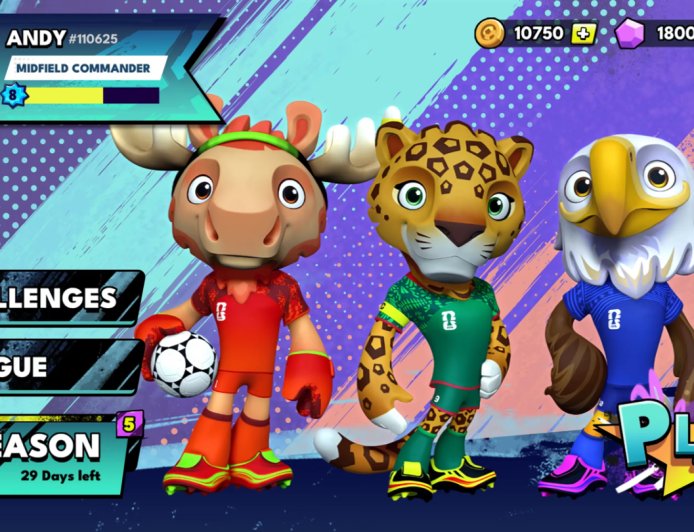Image resolution: width=694 pixels, height=532 pixels.
Task: Click the gold coin currency icon
Action: coord(489,32)
